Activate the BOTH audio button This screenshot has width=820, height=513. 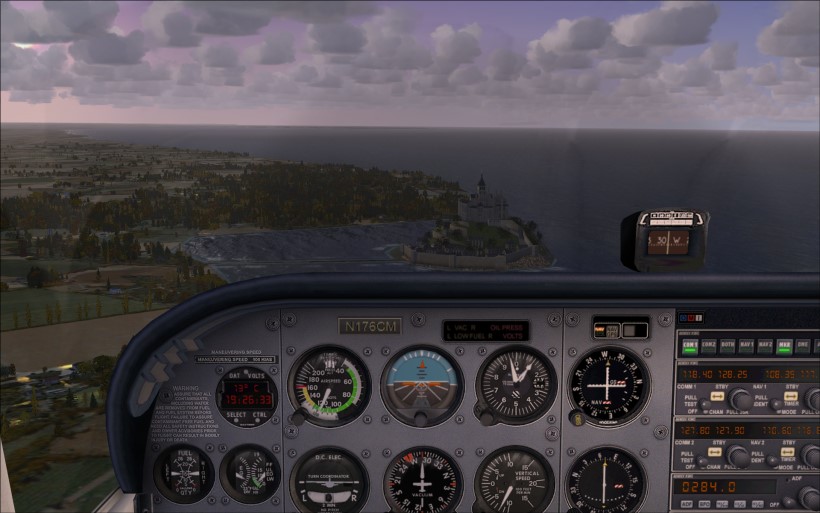[x=727, y=346]
